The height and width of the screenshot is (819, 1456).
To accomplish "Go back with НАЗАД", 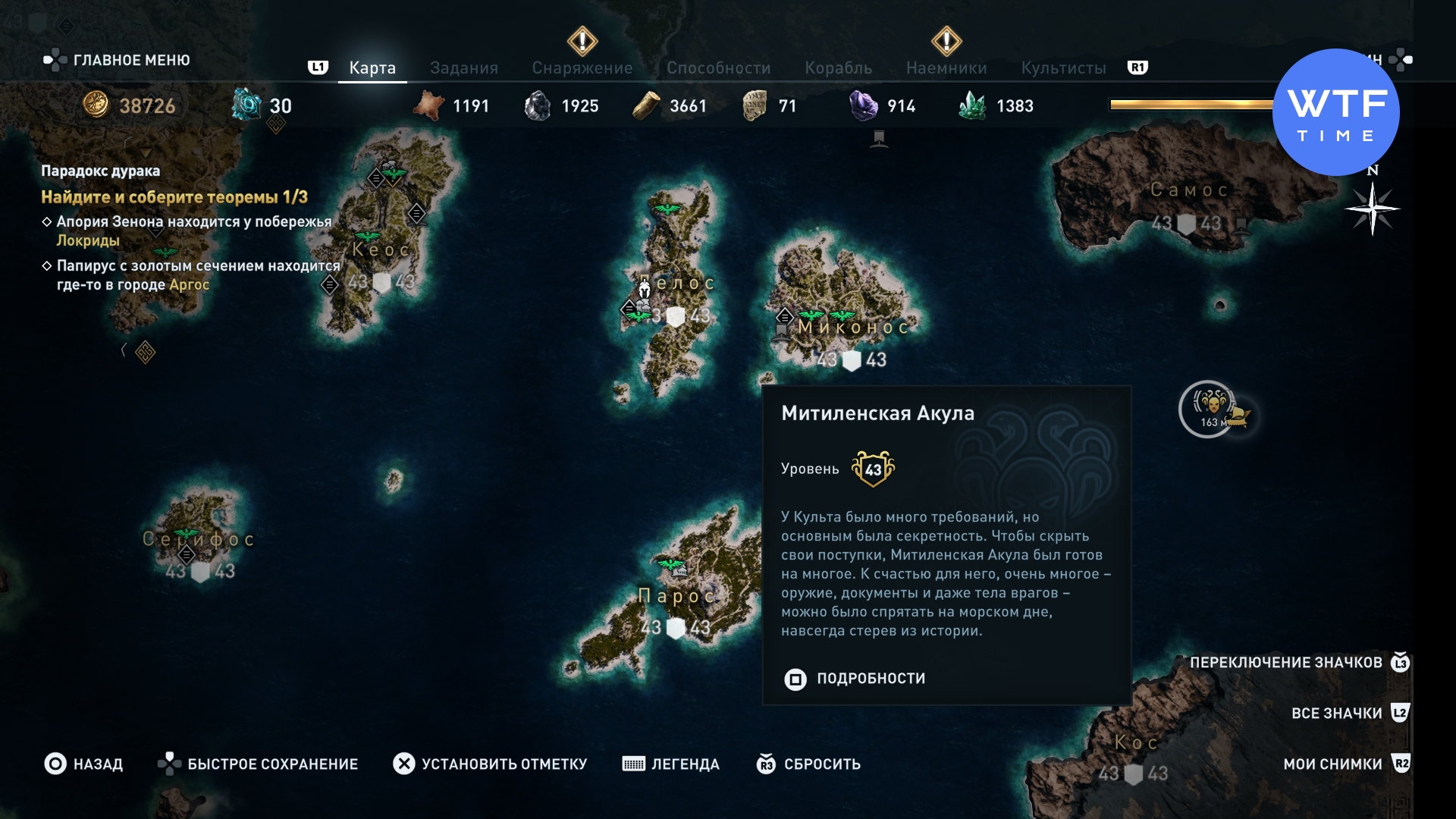I will (84, 764).
